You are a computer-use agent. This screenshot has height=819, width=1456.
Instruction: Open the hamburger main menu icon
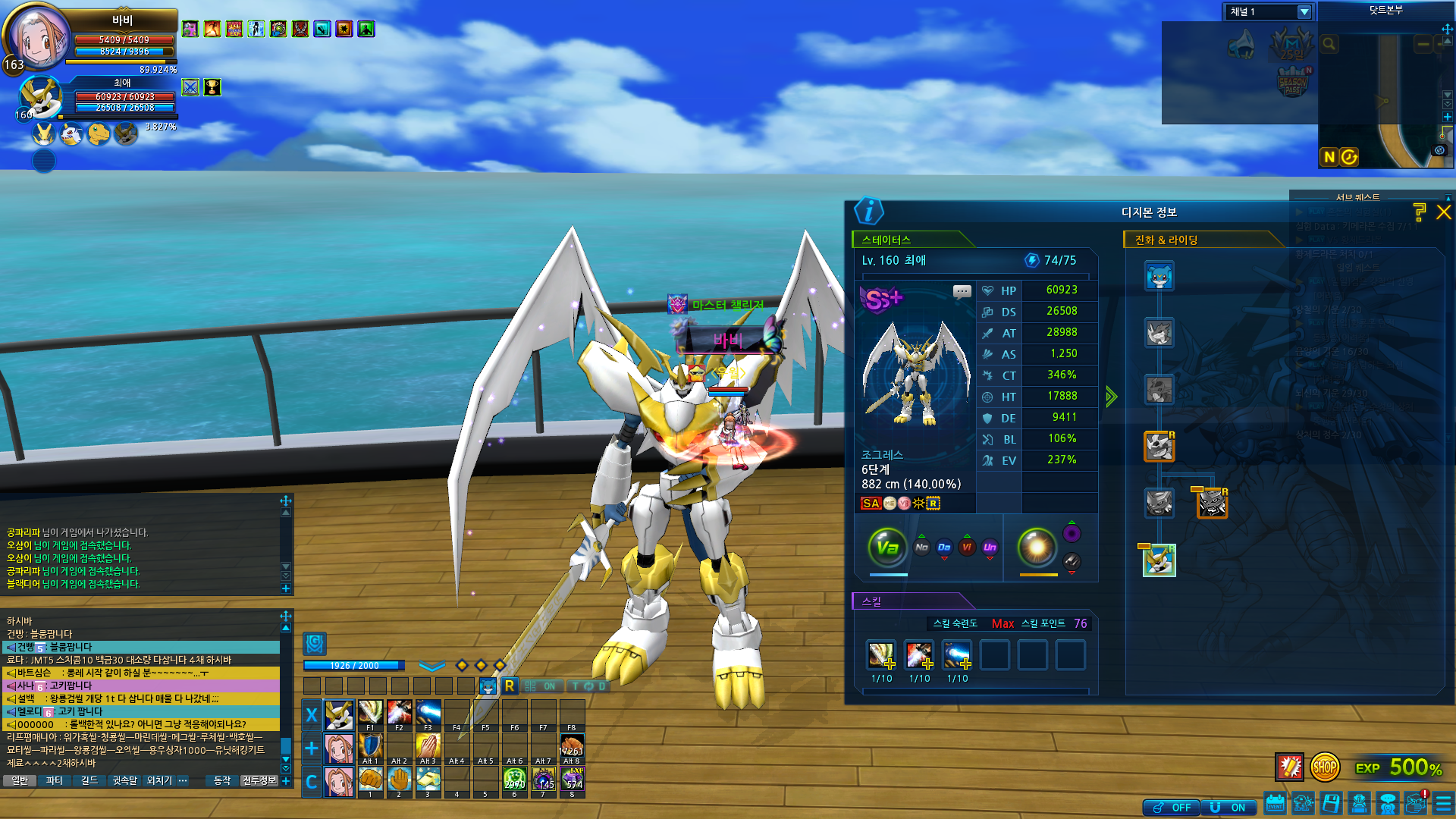[1443, 803]
